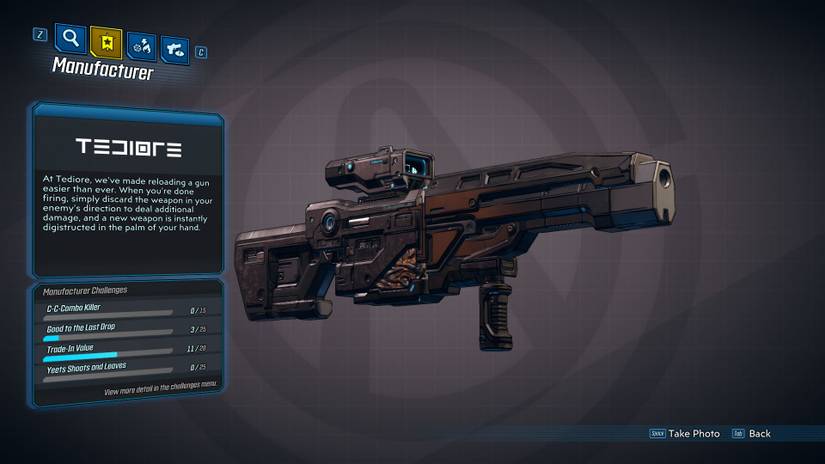Switch to the gun and eye tab
Screen dimensions: 825x464
[x=175, y=46]
